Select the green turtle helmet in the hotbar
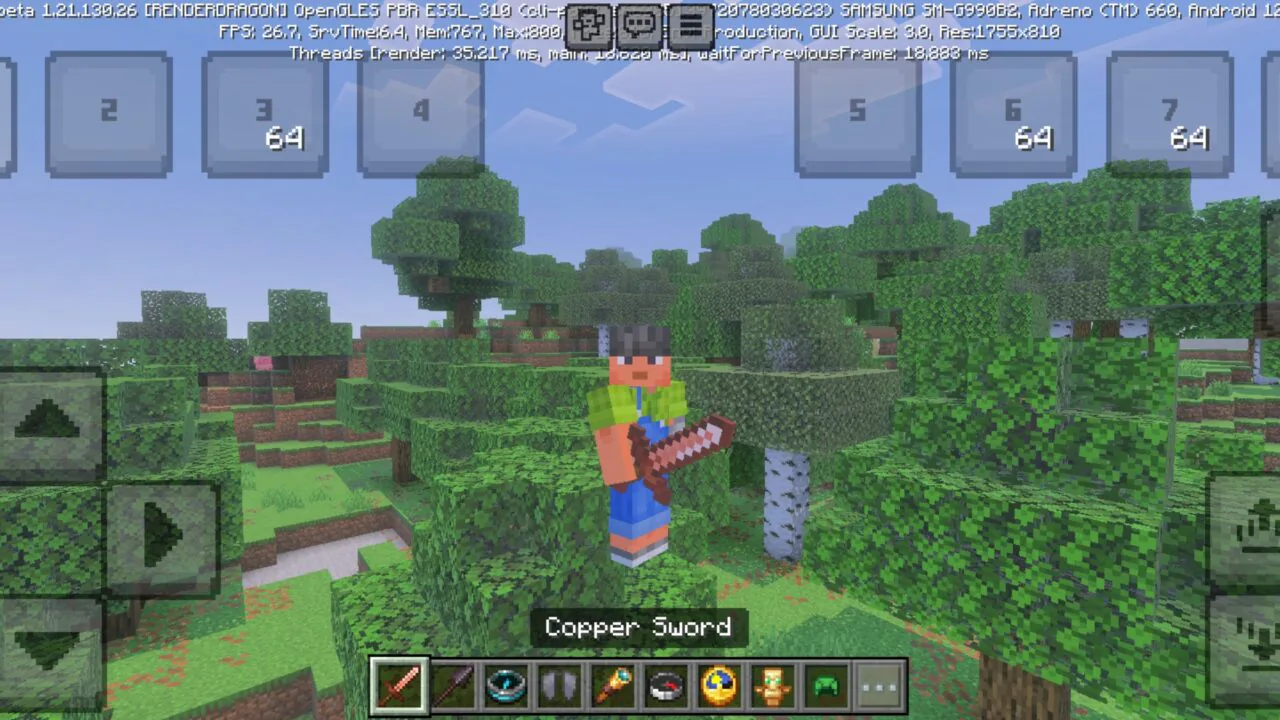This screenshot has height=720, width=1280. point(825,684)
